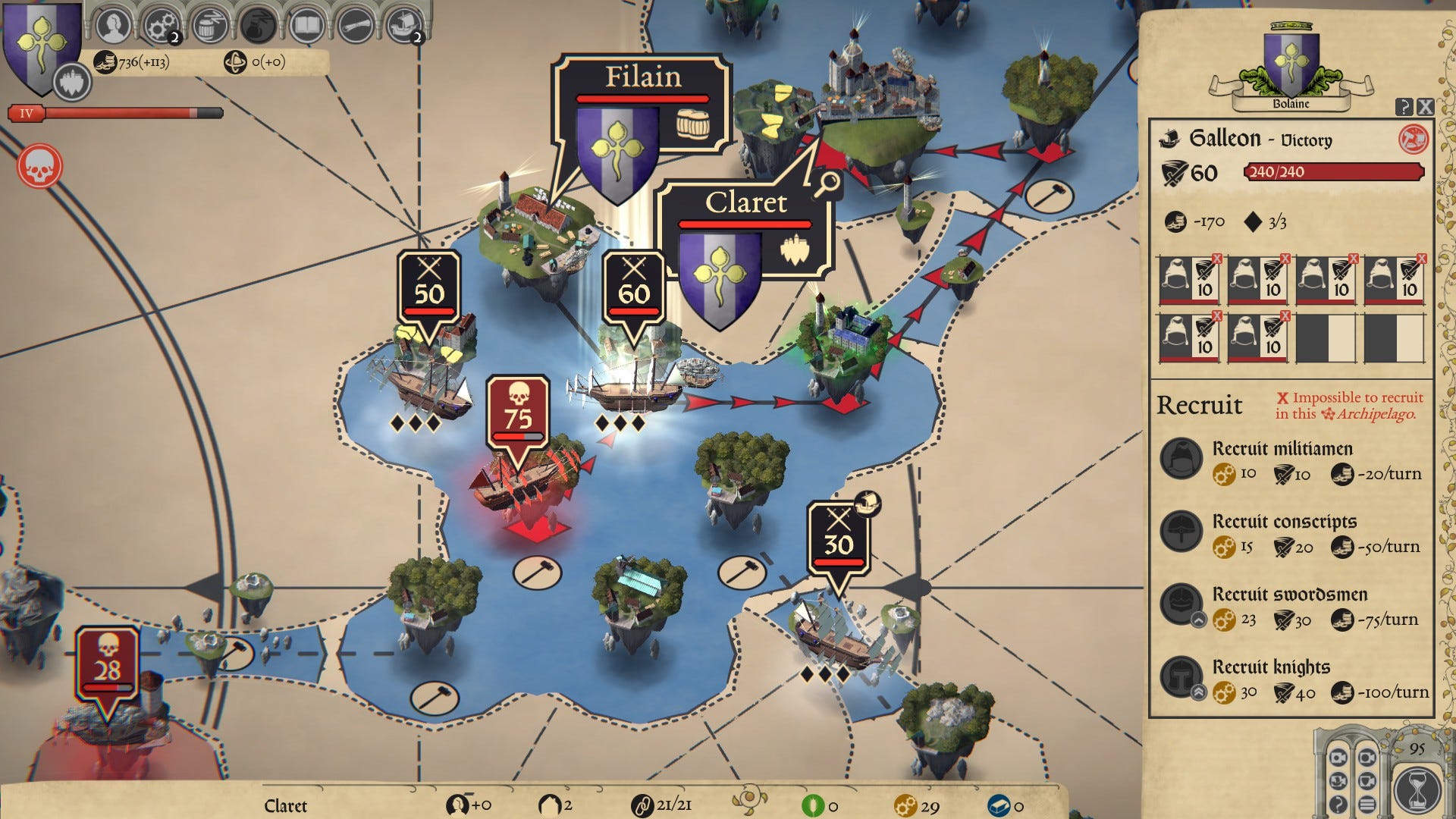Open the hamburger game menu
Image resolution: width=1456 pixels, height=819 pixels.
1367,804
